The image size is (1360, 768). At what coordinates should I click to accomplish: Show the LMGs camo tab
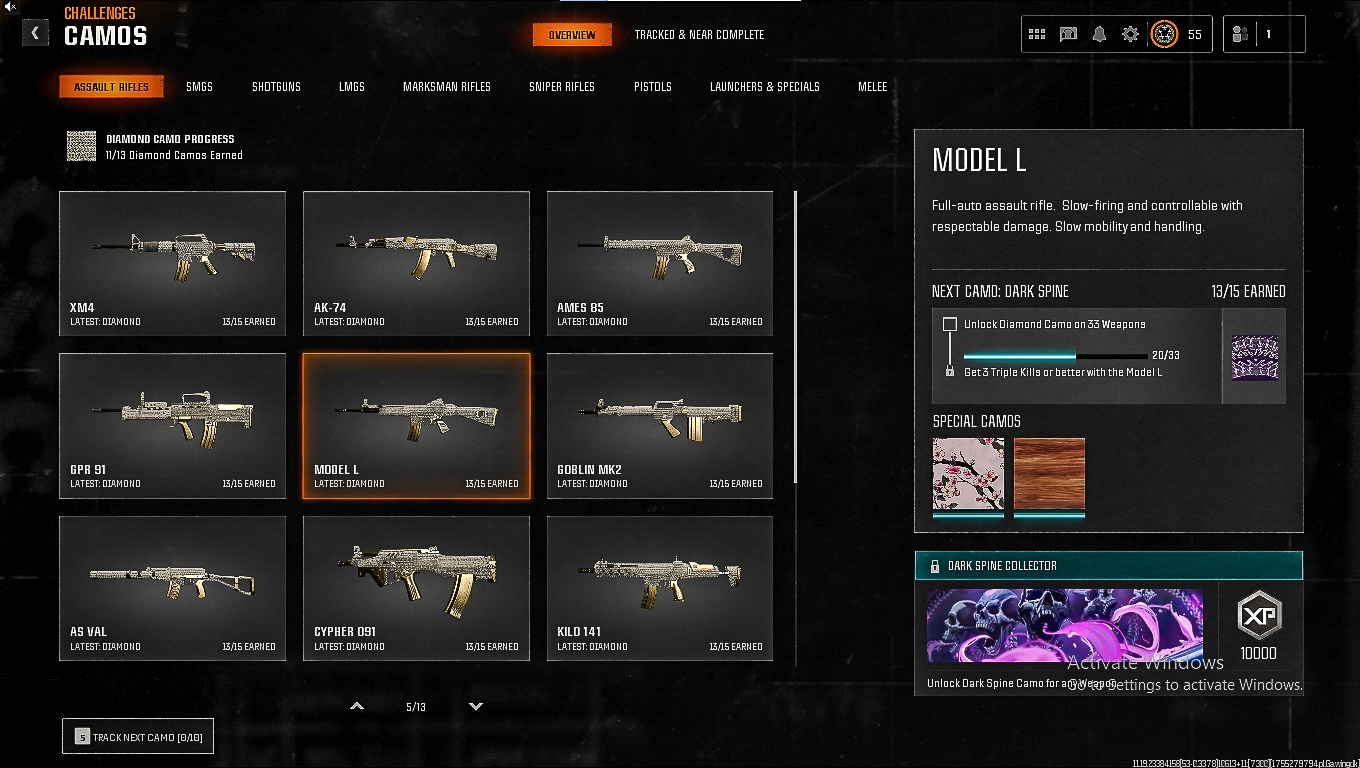tap(351, 87)
